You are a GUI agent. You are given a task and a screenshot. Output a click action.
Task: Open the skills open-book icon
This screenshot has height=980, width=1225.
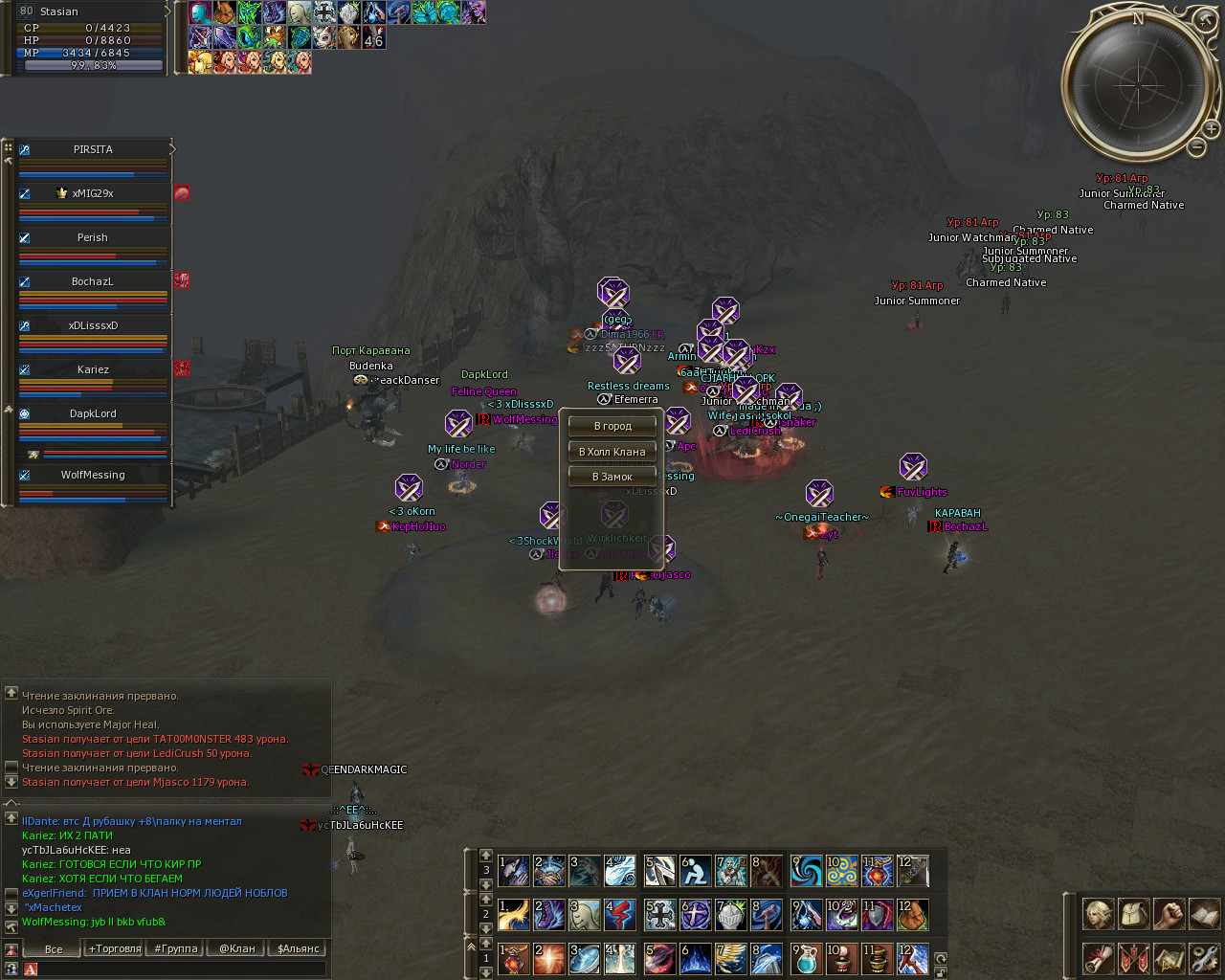[1204, 914]
